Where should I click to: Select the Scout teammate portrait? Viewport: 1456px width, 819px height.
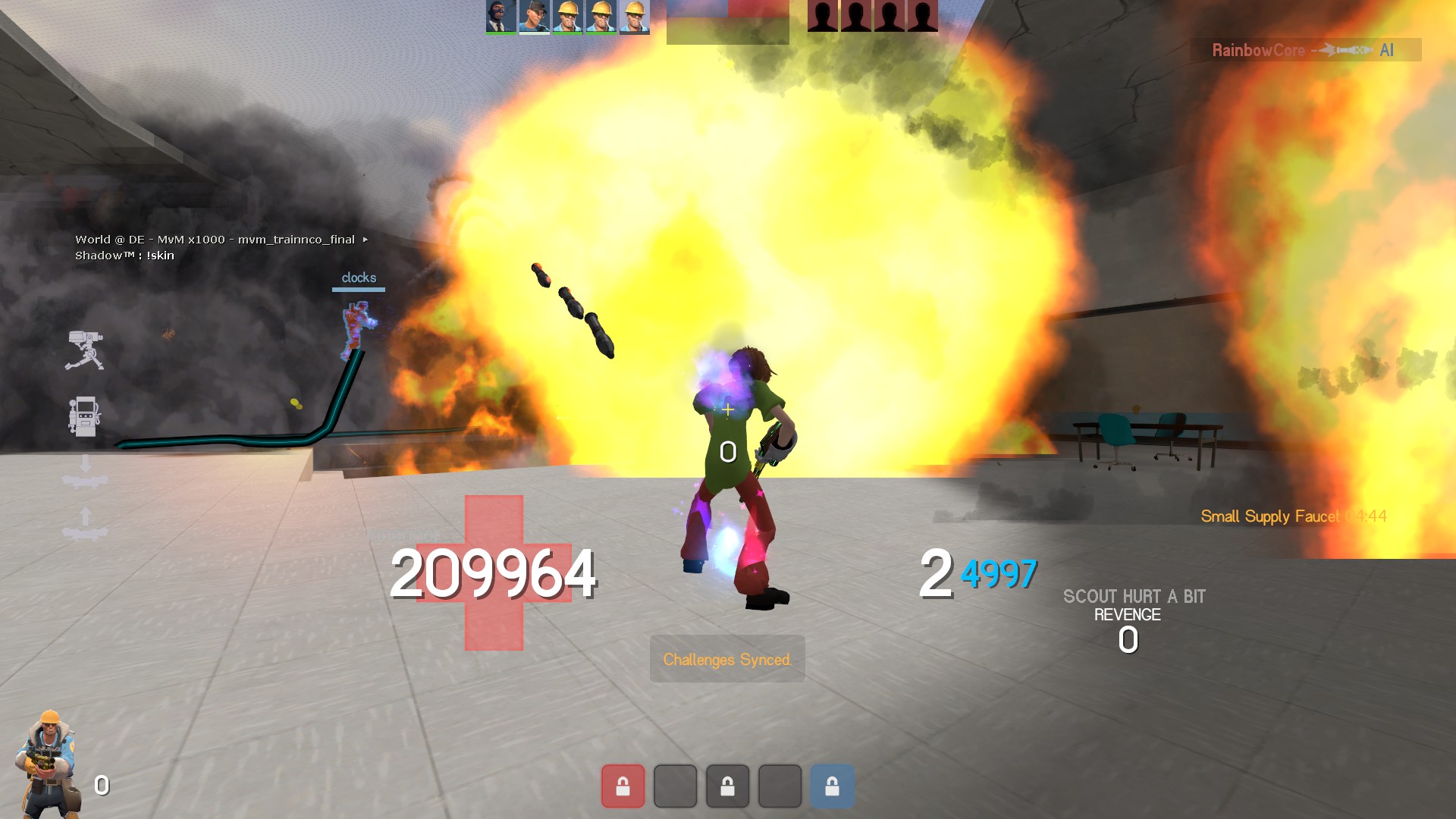(x=534, y=16)
